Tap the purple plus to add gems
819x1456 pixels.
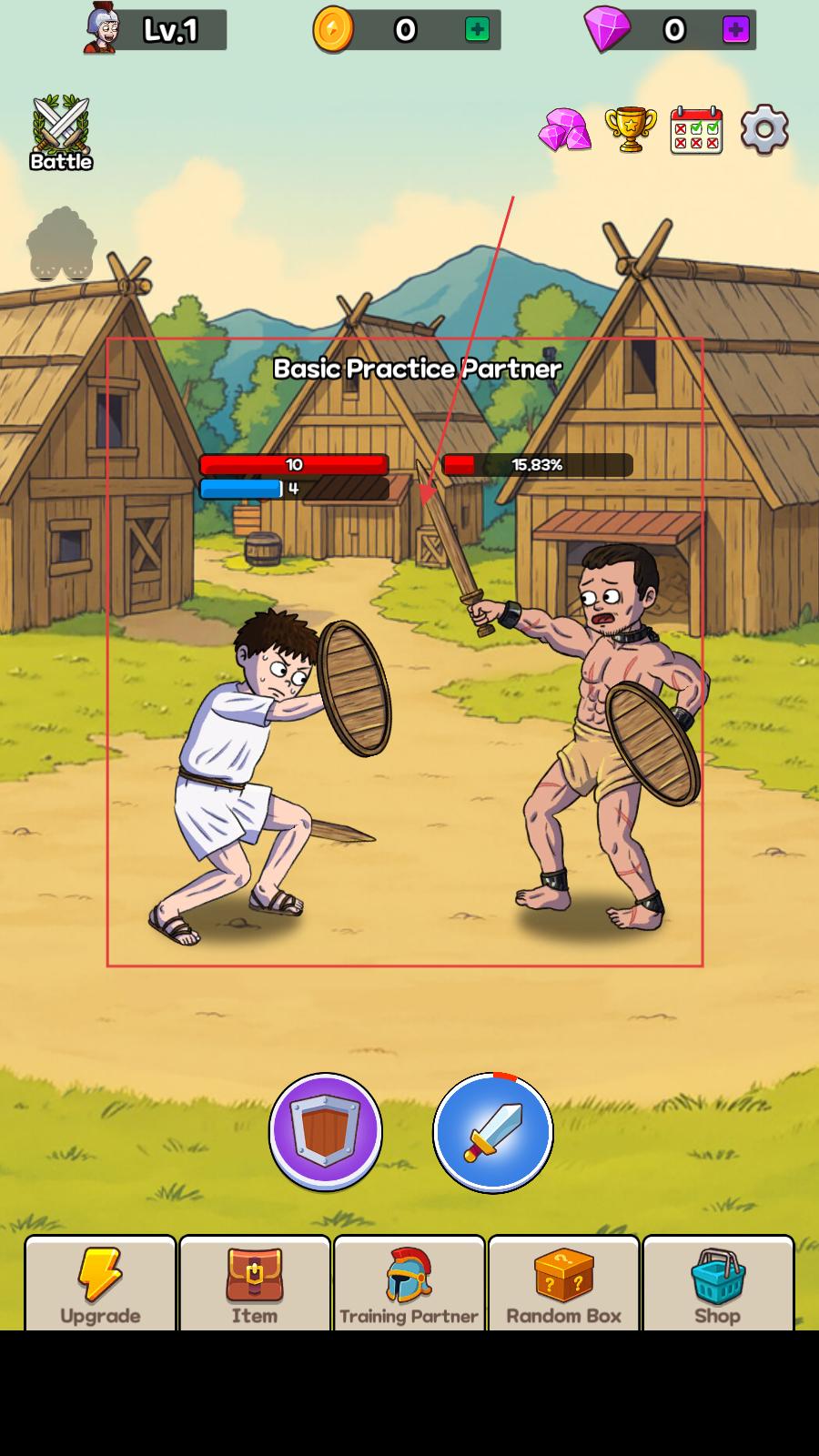pyautogui.click(x=735, y=30)
